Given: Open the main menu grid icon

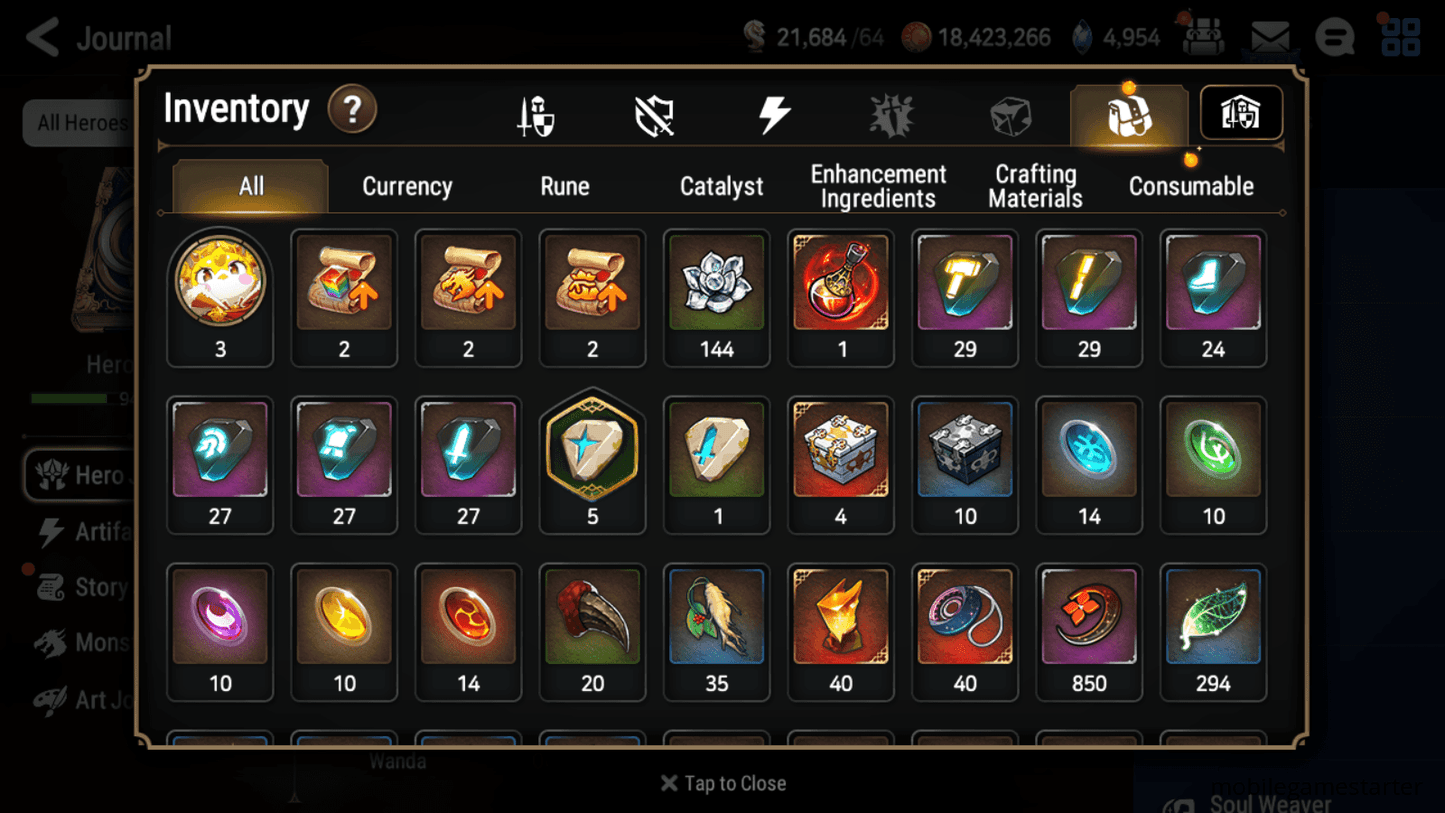Looking at the screenshot, I should tap(1399, 37).
